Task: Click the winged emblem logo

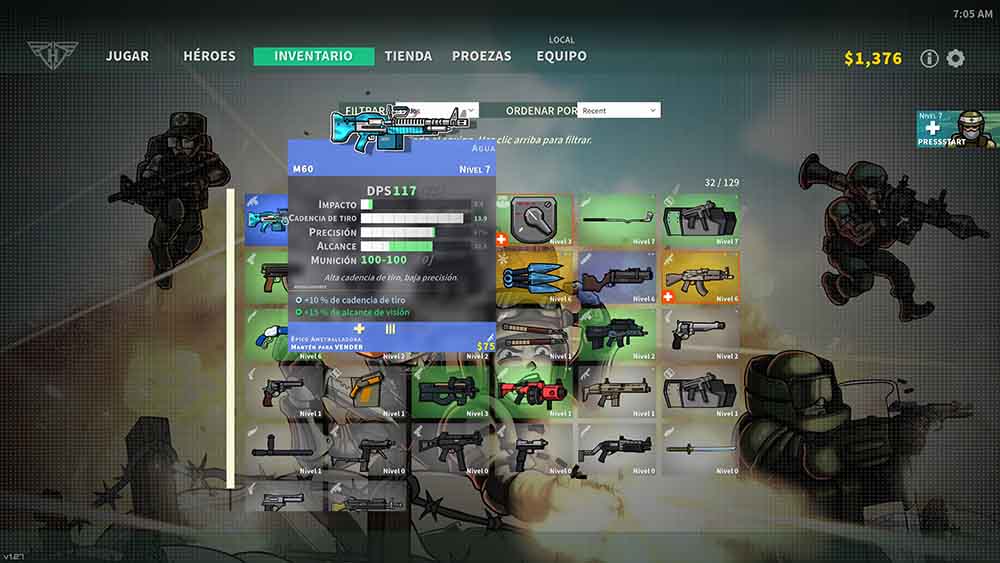Action: [x=49, y=55]
